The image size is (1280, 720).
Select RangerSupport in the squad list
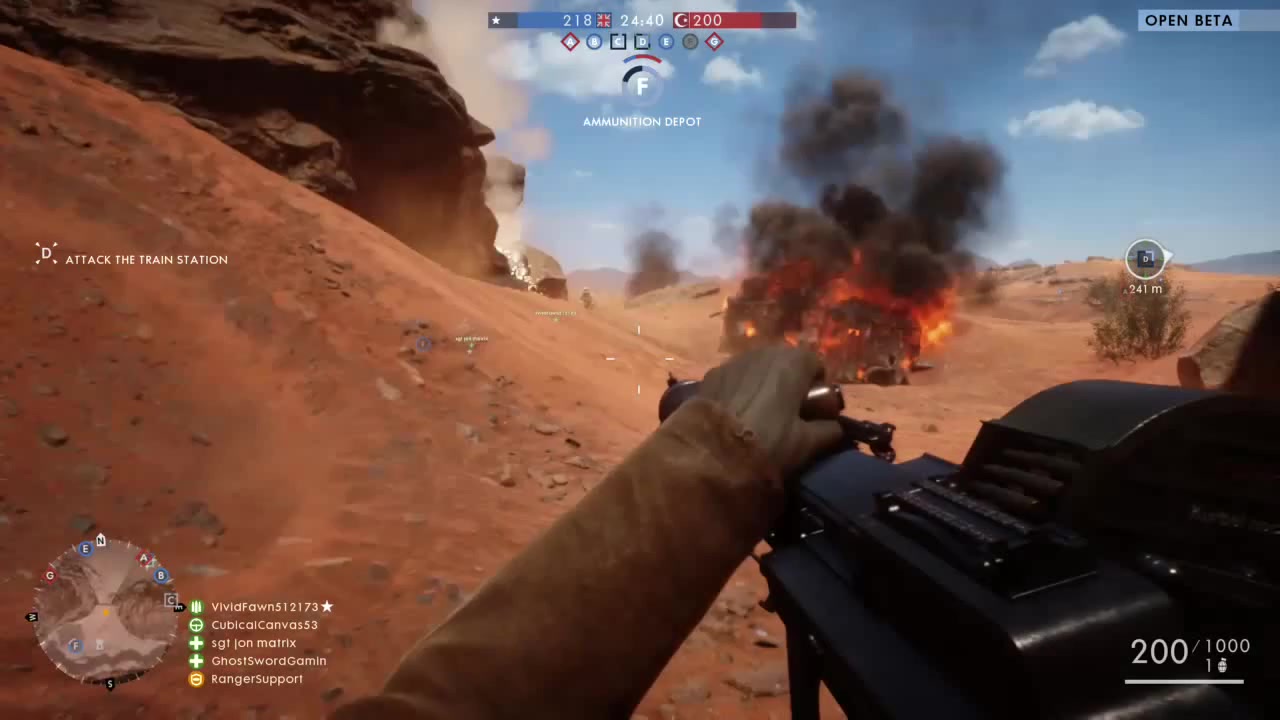pyautogui.click(x=256, y=679)
